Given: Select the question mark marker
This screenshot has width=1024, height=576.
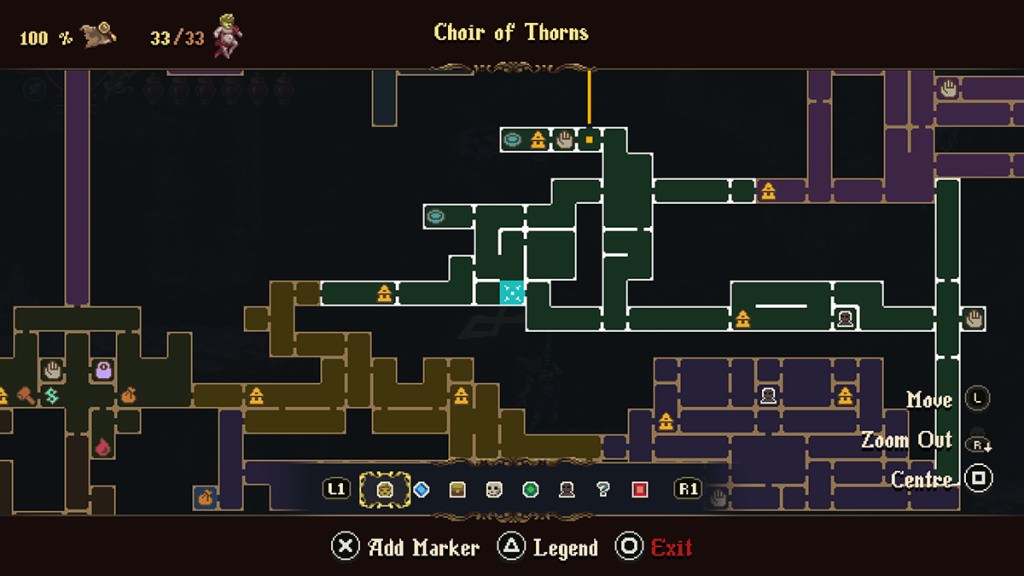Looking at the screenshot, I should (603, 489).
